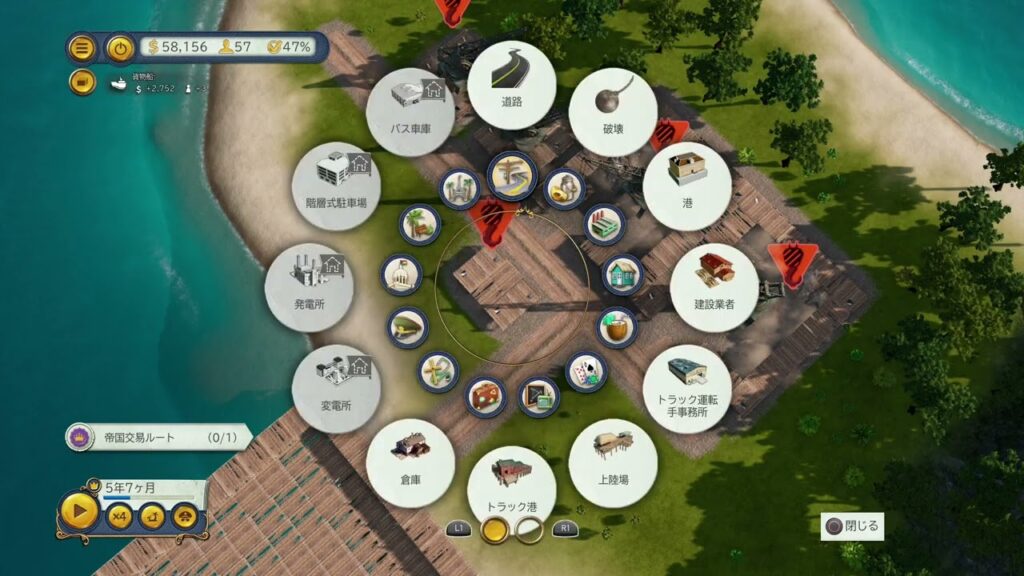Choose the バス車庫 bus garage
Image resolution: width=1024 pixels, height=576 pixels.
(x=410, y=112)
